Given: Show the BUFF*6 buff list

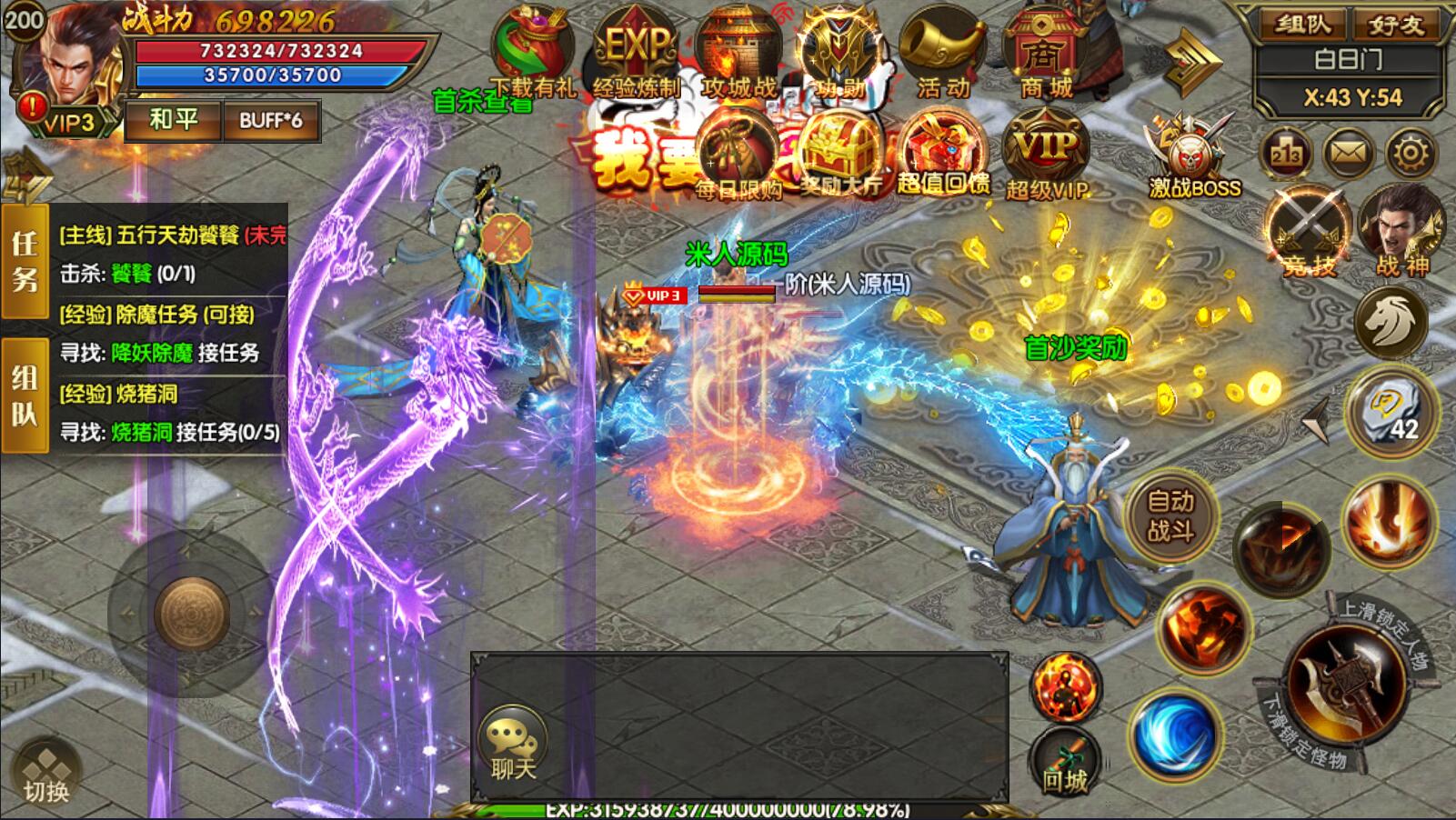Looking at the screenshot, I should tap(271, 120).
